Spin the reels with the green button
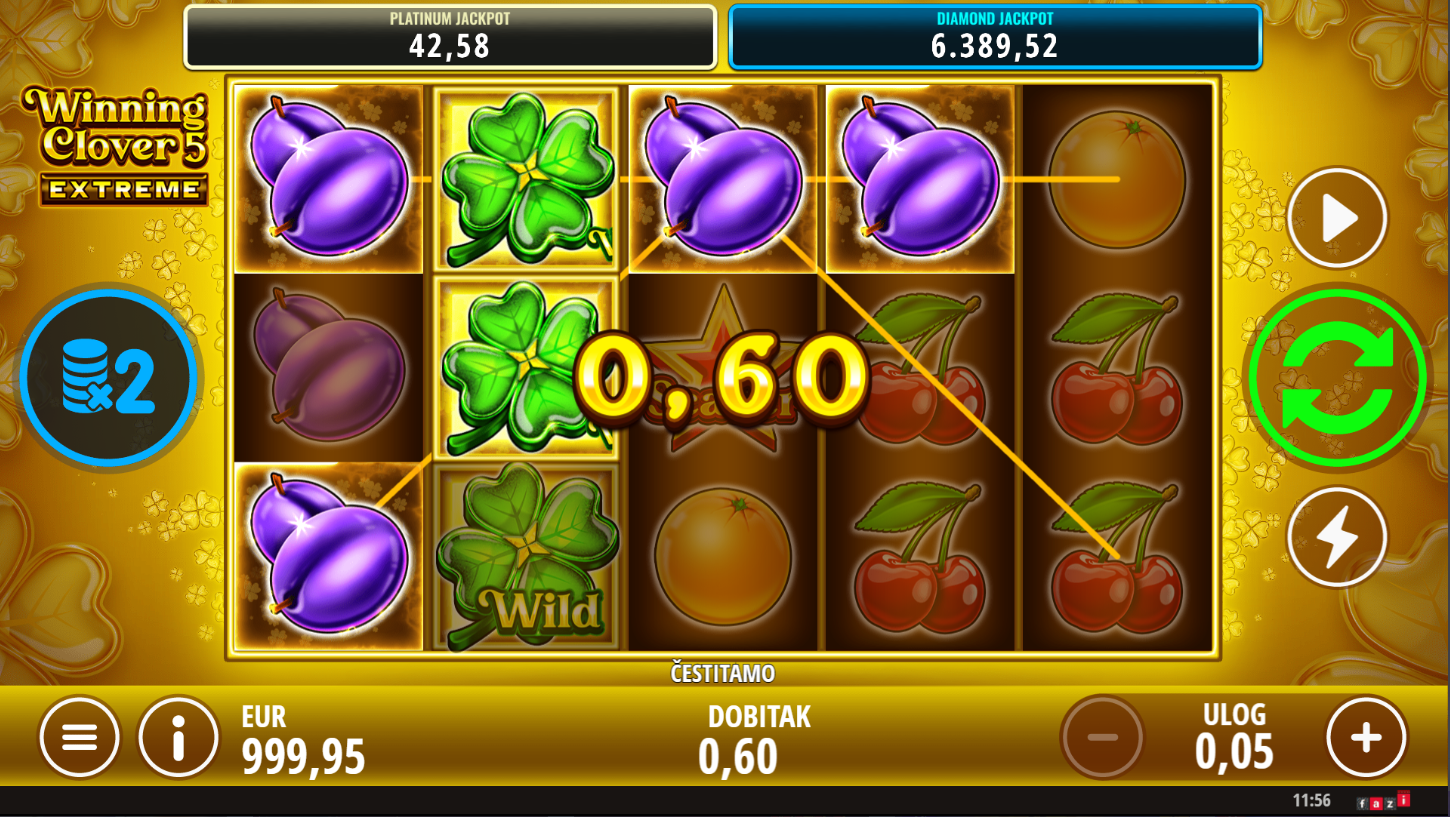Screen dimensions: 1450x817 pyautogui.click(x=1337, y=377)
